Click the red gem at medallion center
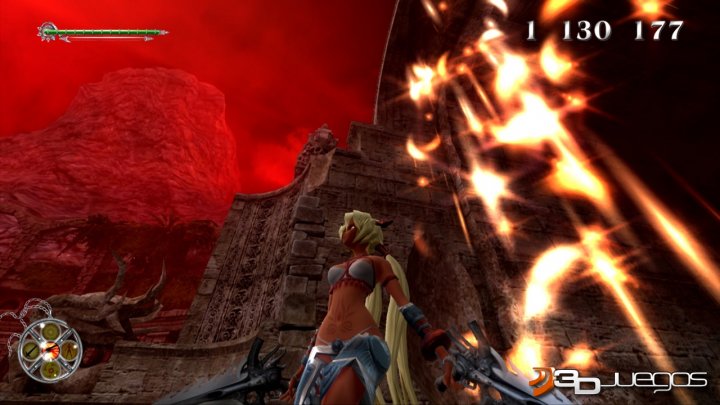Image resolution: width=720 pixels, height=405 pixels. point(50,350)
